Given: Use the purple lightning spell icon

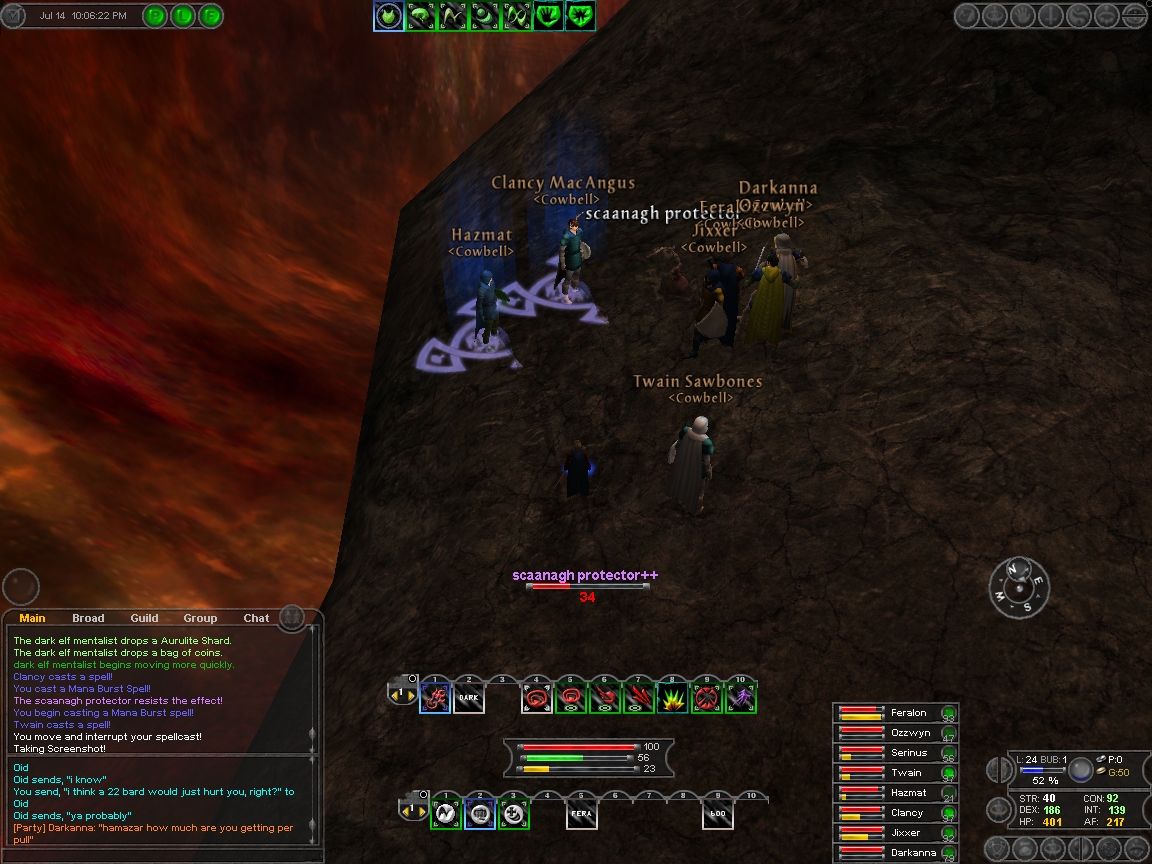Looking at the screenshot, I should (740, 698).
